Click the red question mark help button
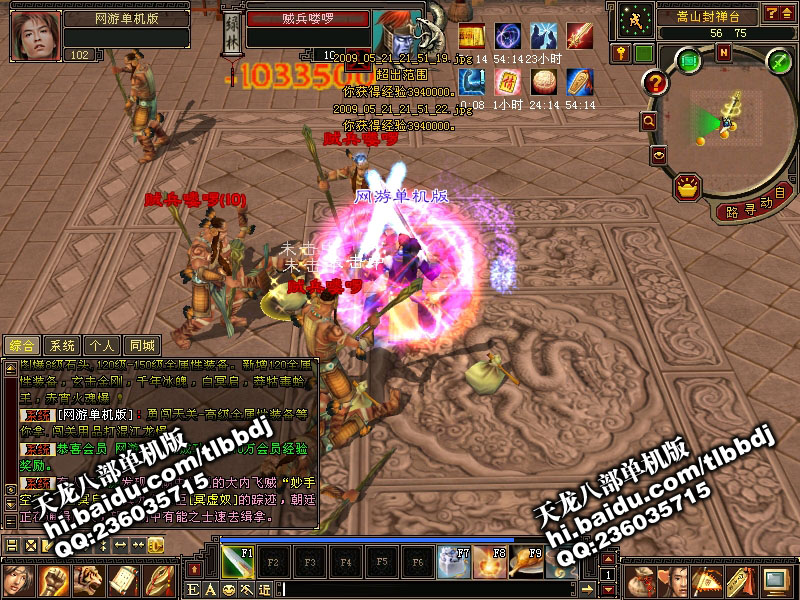 tap(656, 84)
